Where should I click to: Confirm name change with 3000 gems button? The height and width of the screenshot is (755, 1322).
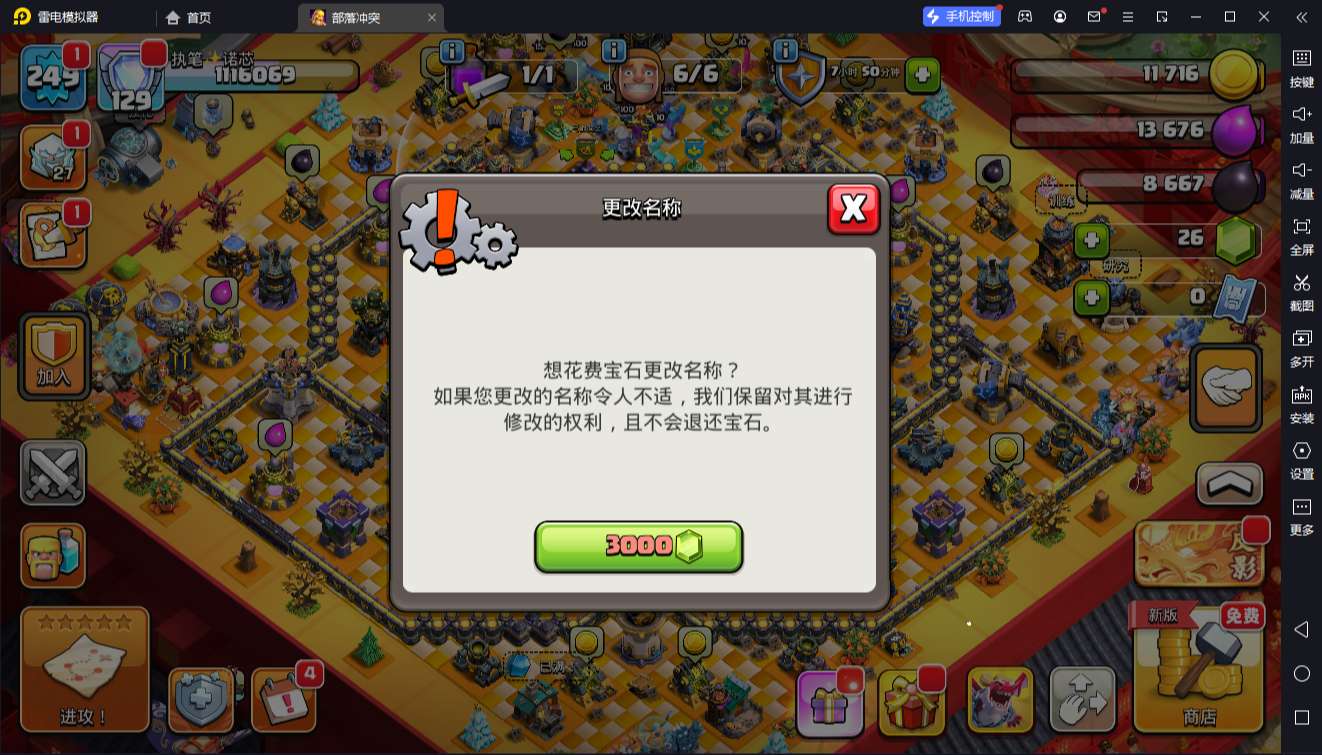[639, 547]
